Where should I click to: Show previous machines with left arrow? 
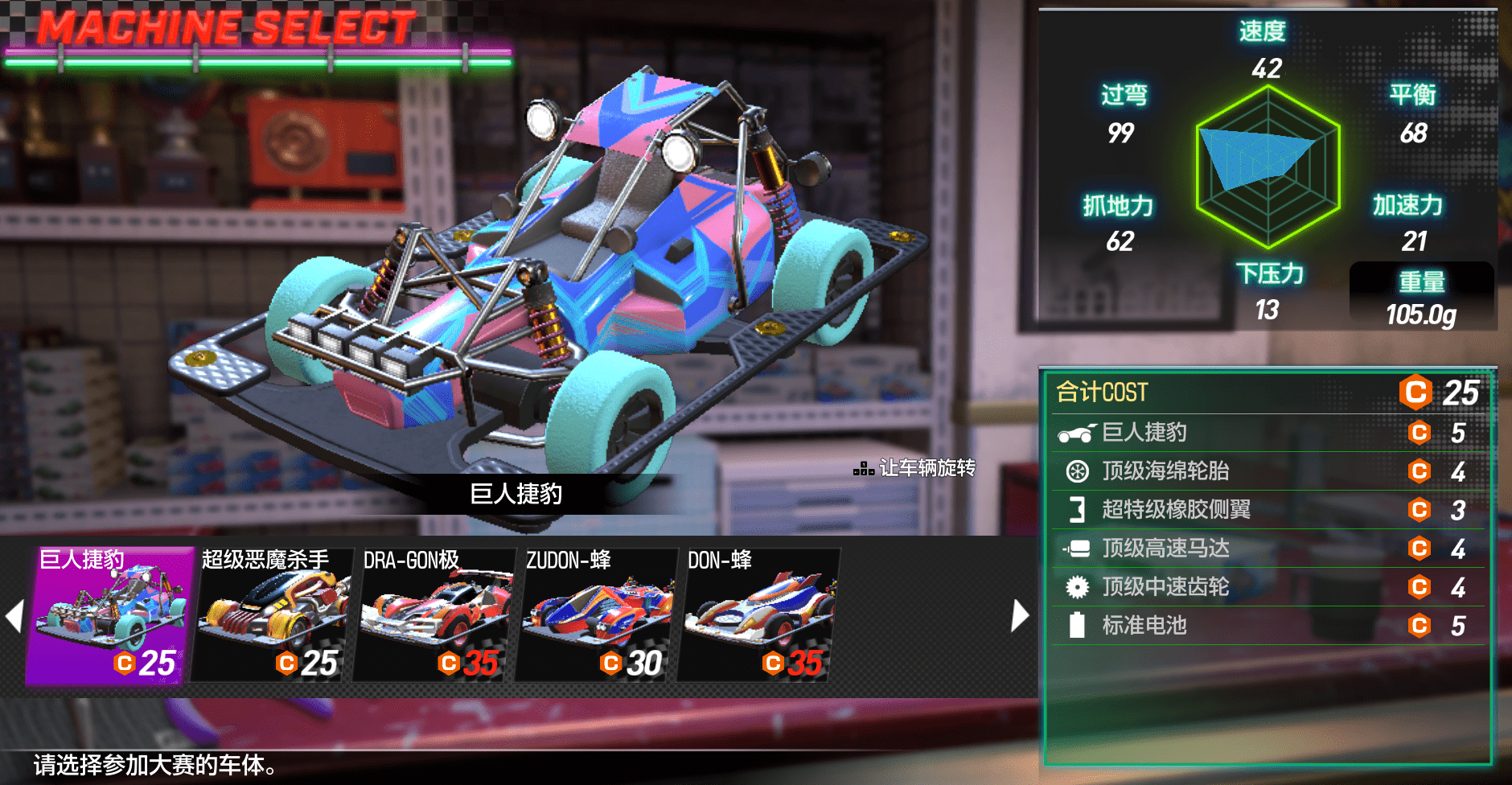coord(14,616)
